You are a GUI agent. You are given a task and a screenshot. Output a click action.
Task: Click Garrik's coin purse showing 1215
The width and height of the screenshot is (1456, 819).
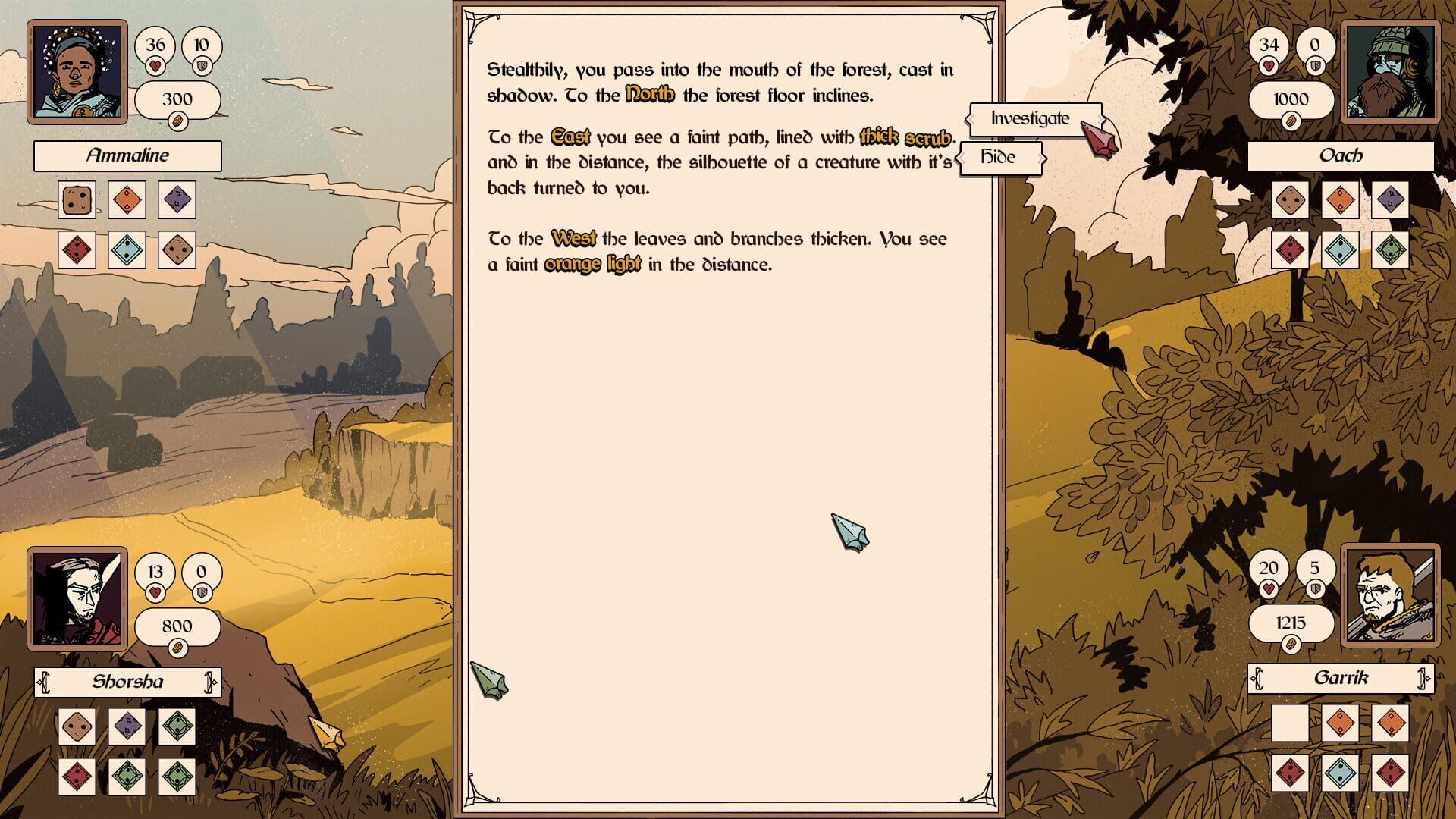tap(1291, 623)
